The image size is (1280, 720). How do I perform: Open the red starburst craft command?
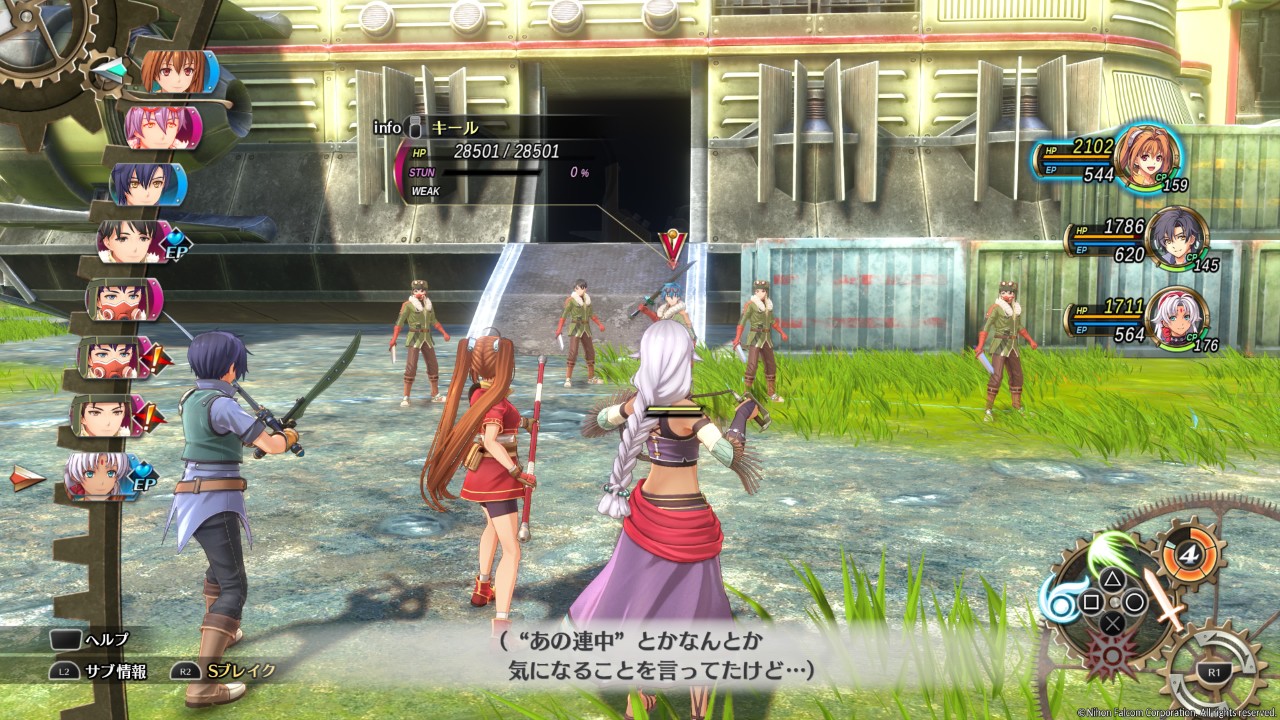(1113, 652)
